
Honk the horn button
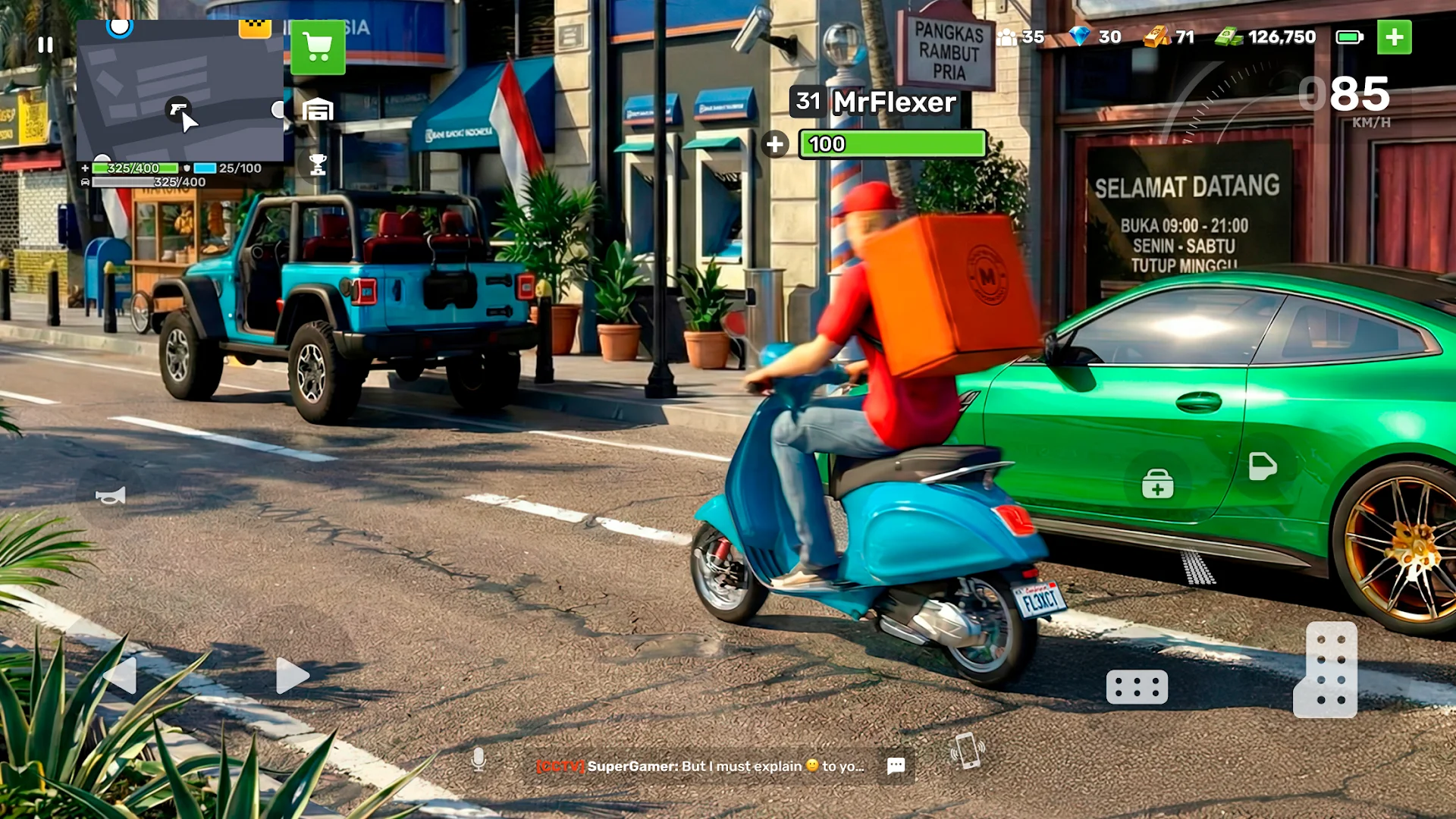[111, 496]
